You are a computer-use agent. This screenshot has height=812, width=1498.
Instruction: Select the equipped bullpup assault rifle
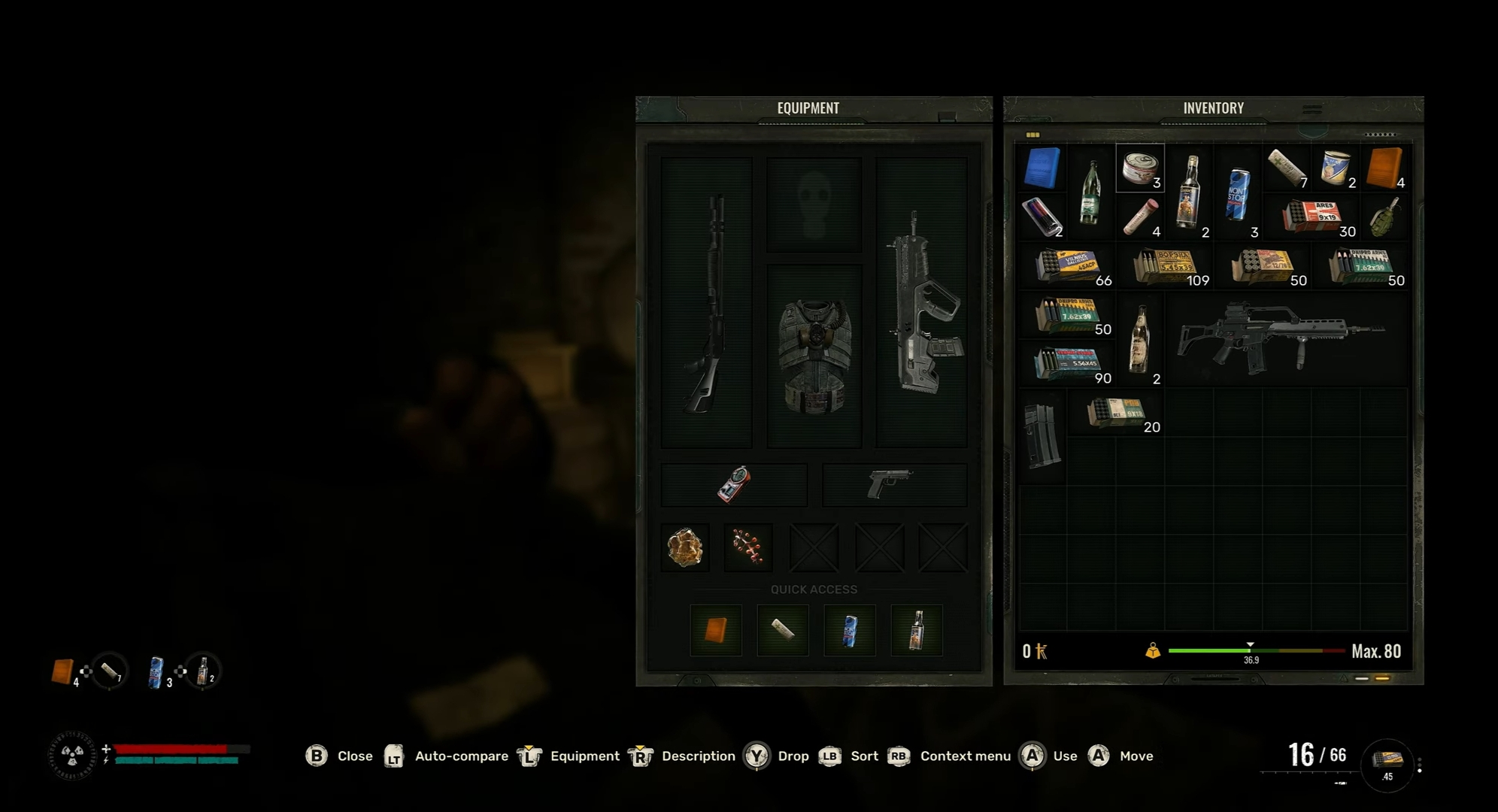[922, 302]
